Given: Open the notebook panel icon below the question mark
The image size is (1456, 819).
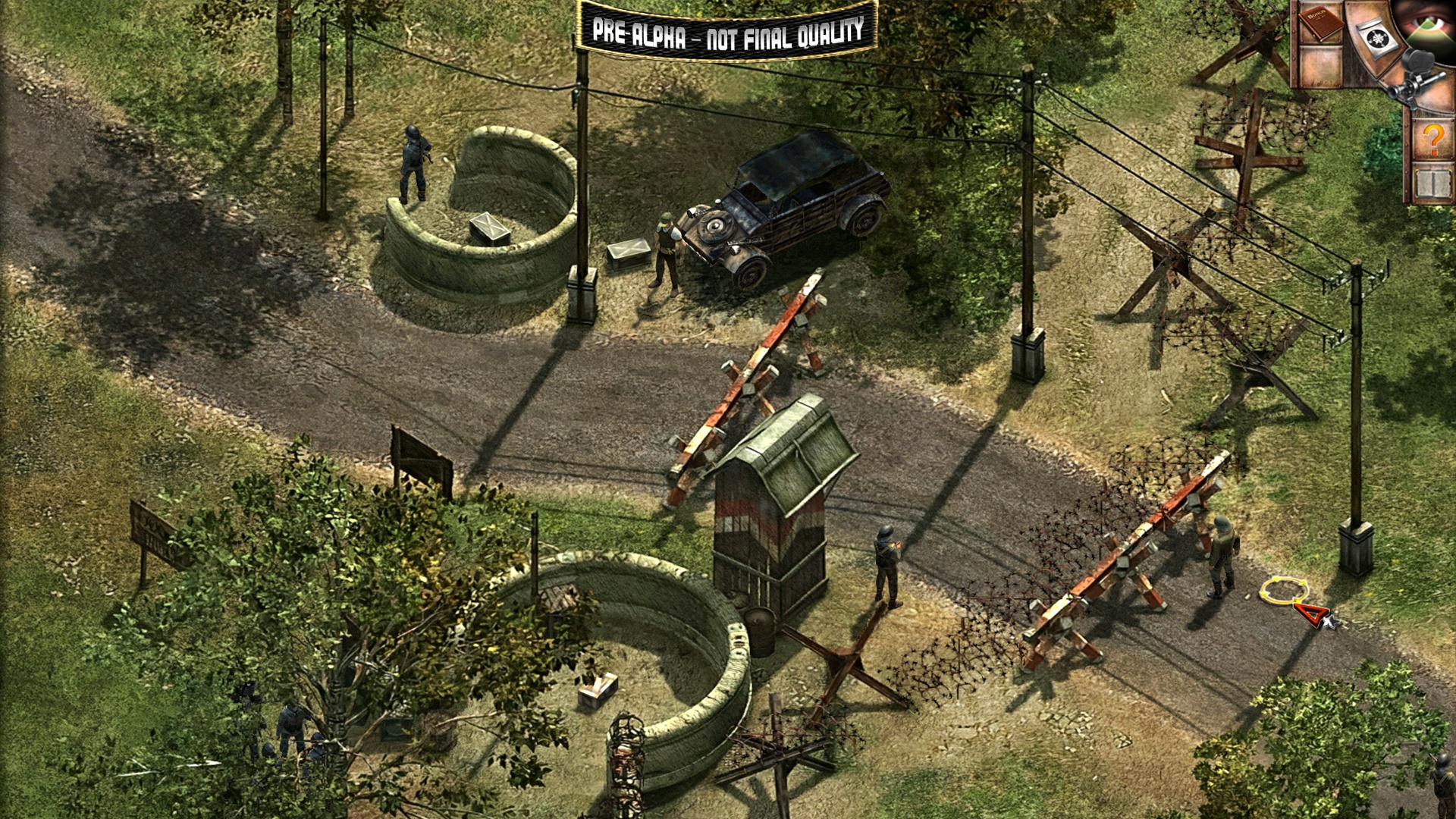Looking at the screenshot, I should pyautogui.click(x=1432, y=183).
